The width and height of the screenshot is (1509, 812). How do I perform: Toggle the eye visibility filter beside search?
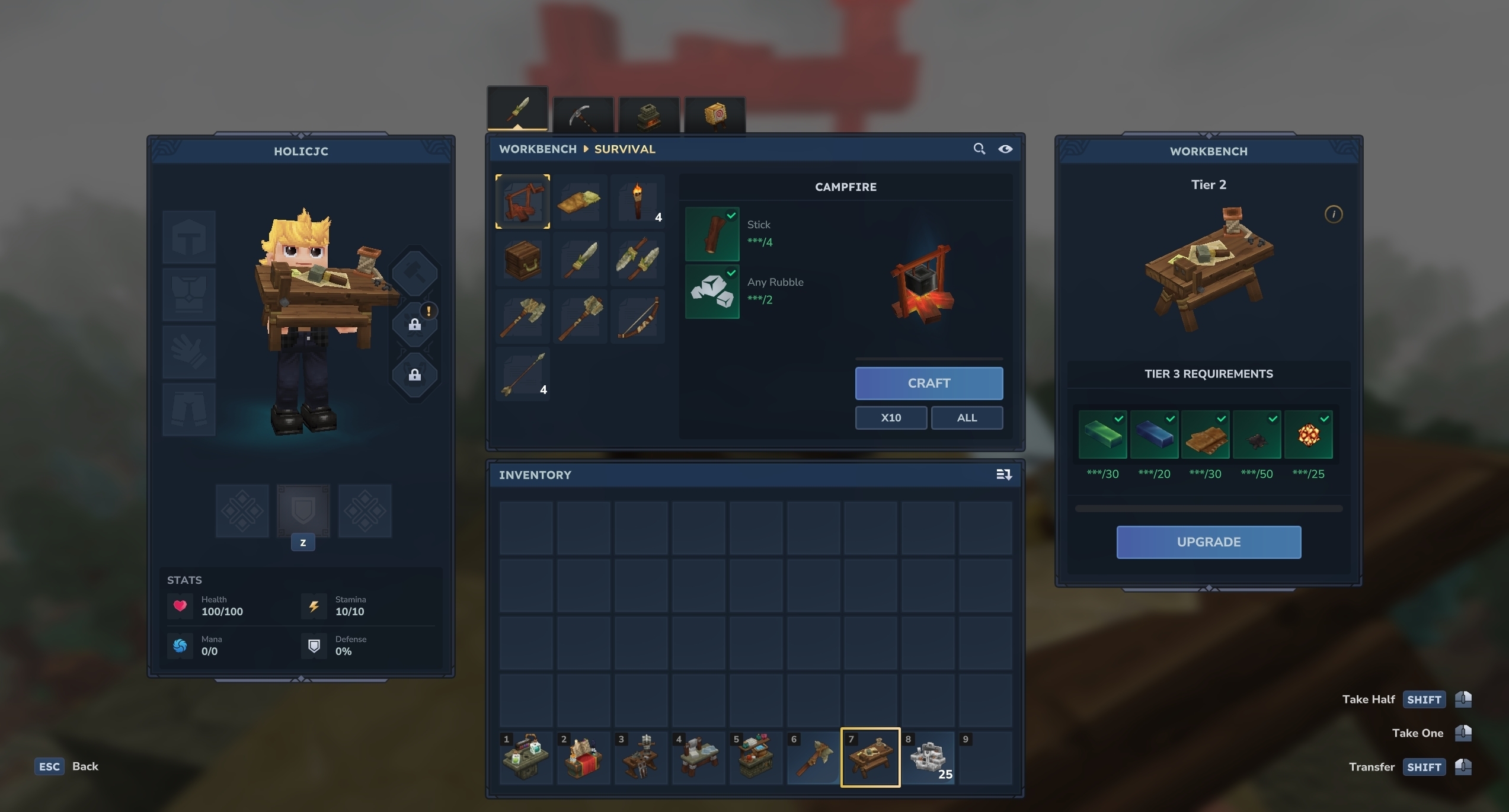1006,149
